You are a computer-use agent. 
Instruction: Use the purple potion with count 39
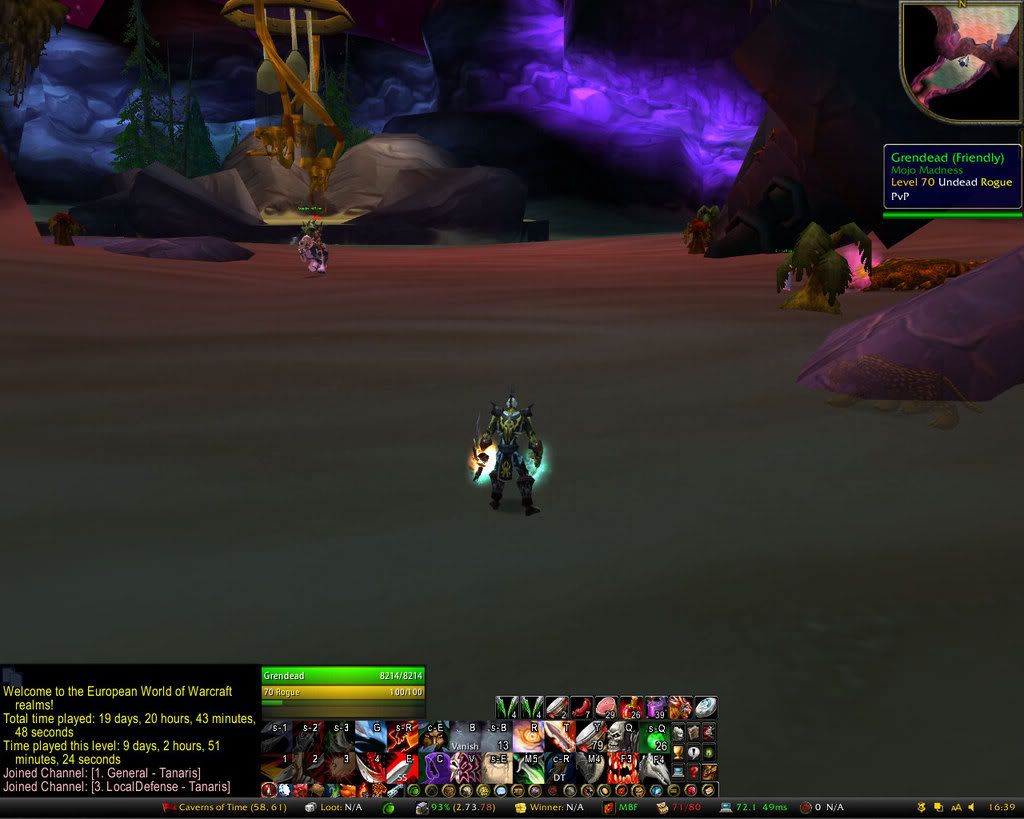tap(657, 708)
